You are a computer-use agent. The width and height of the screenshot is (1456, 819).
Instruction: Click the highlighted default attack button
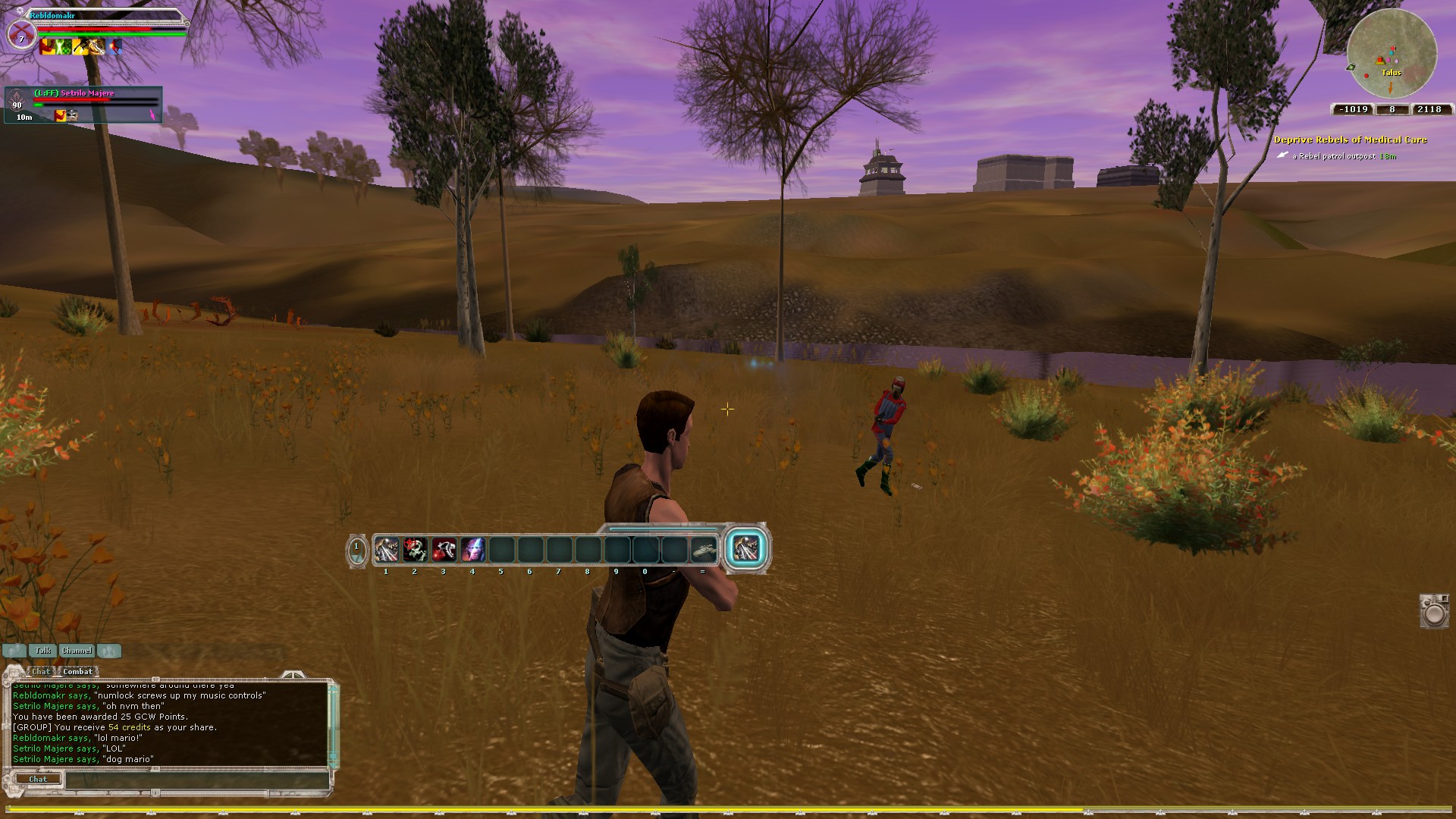click(x=745, y=548)
